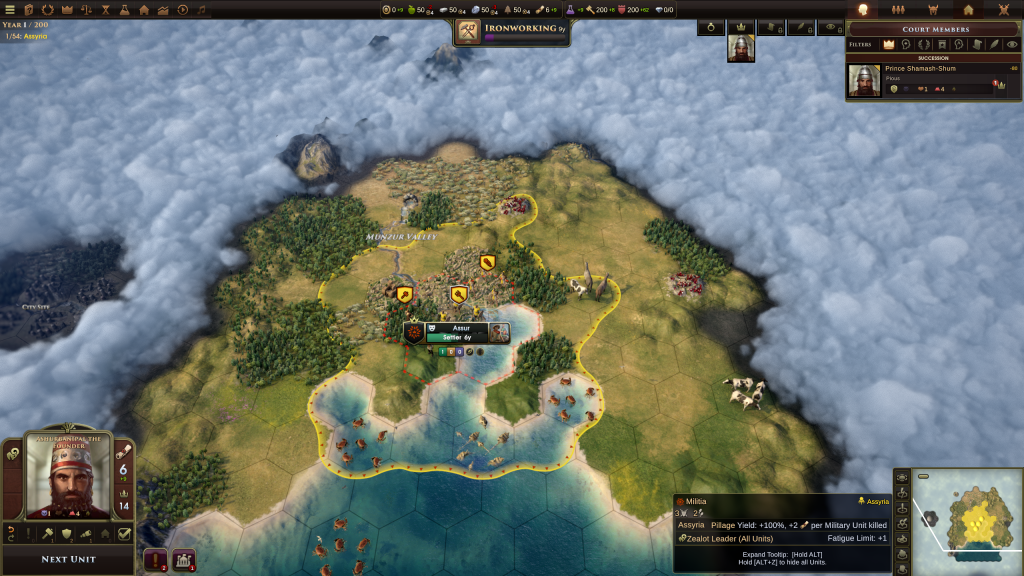Click the Next Unit button

click(x=69, y=559)
